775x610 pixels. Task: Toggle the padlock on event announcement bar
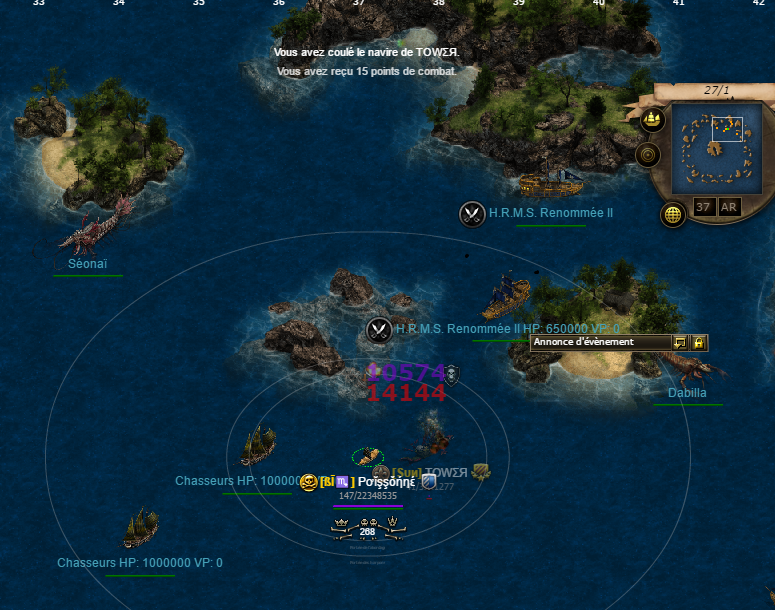click(x=699, y=342)
